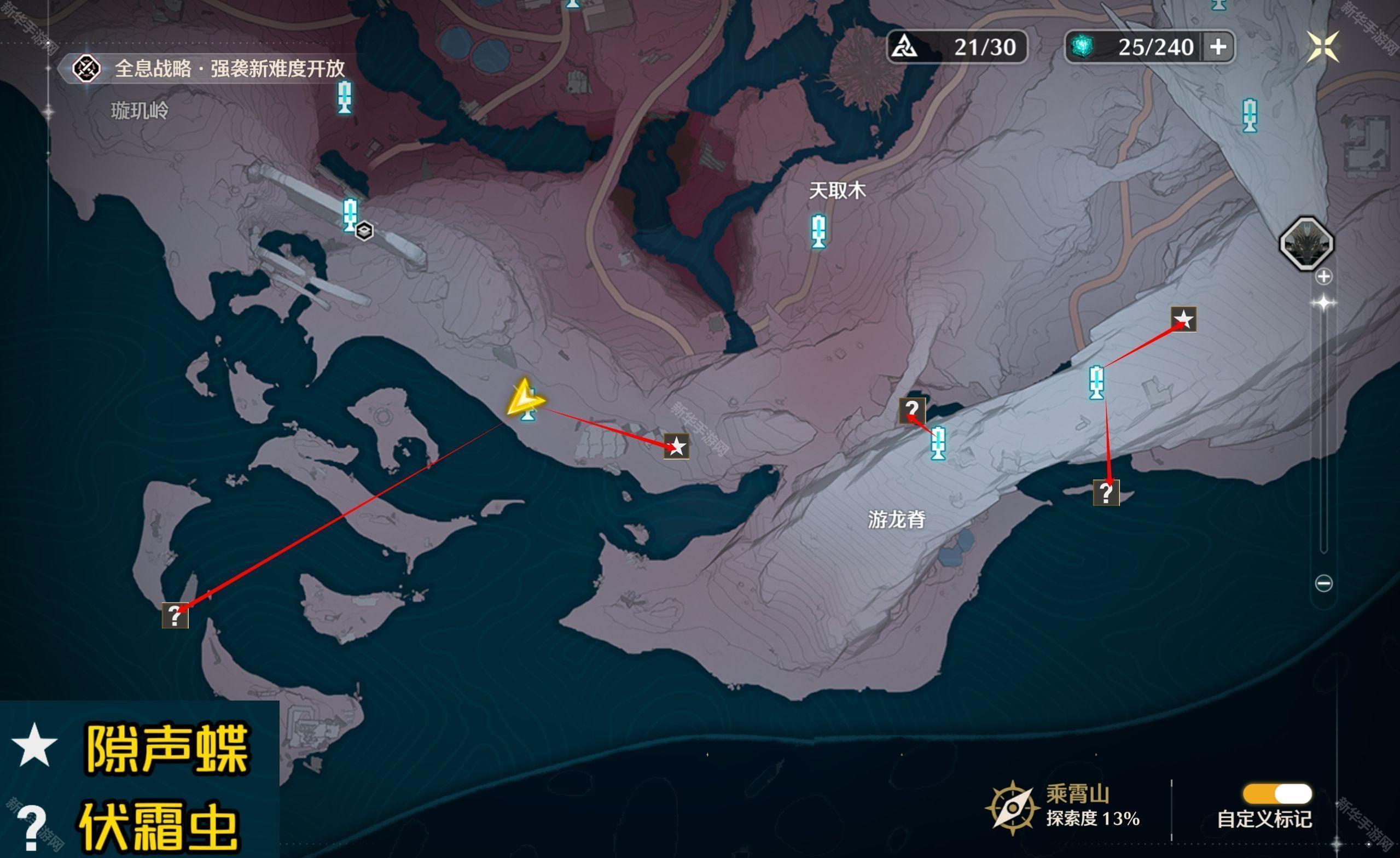This screenshot has width=1400, height=858.
Task: Select the hexagonal boss portrait icon
Action: click(1306, 243)
